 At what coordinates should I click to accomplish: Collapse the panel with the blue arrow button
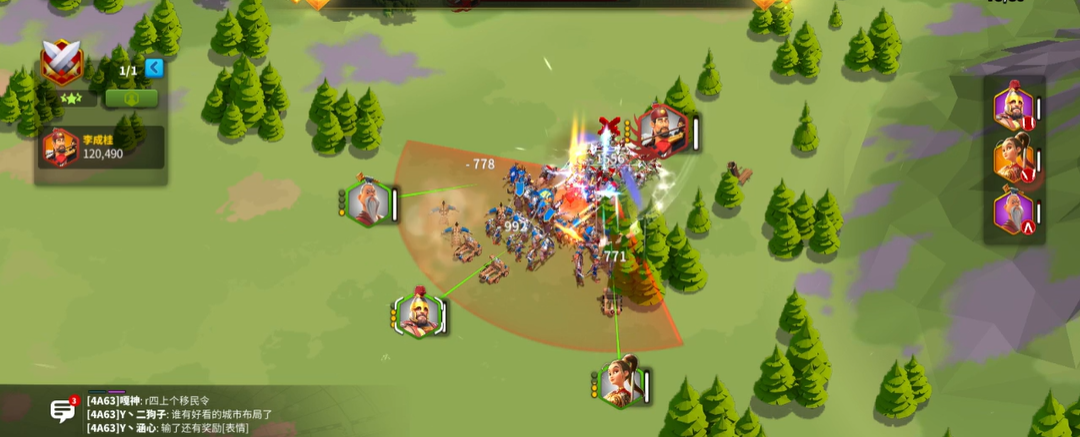(x=154, y=68)
